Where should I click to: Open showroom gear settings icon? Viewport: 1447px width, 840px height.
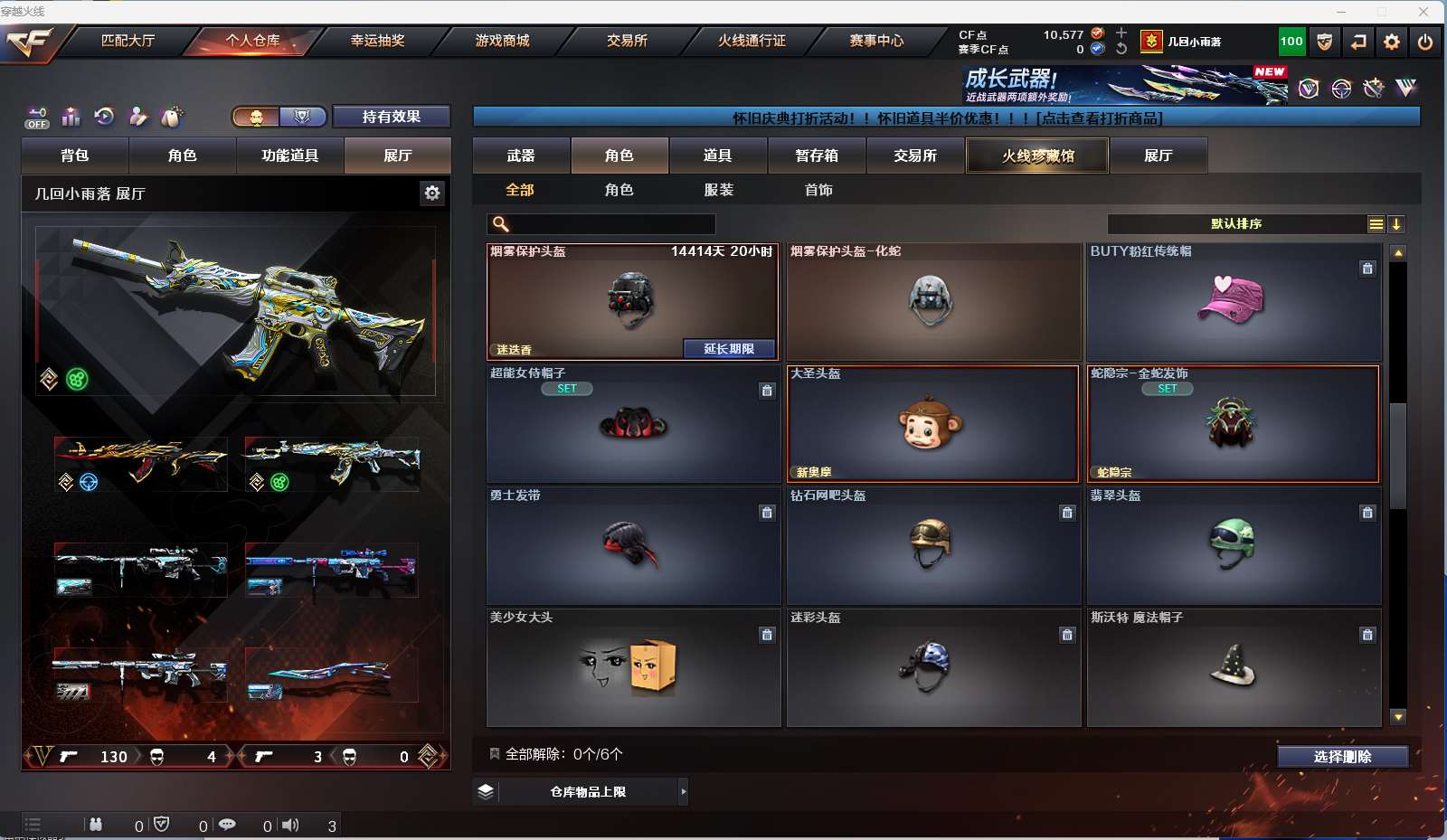point(432,193)
